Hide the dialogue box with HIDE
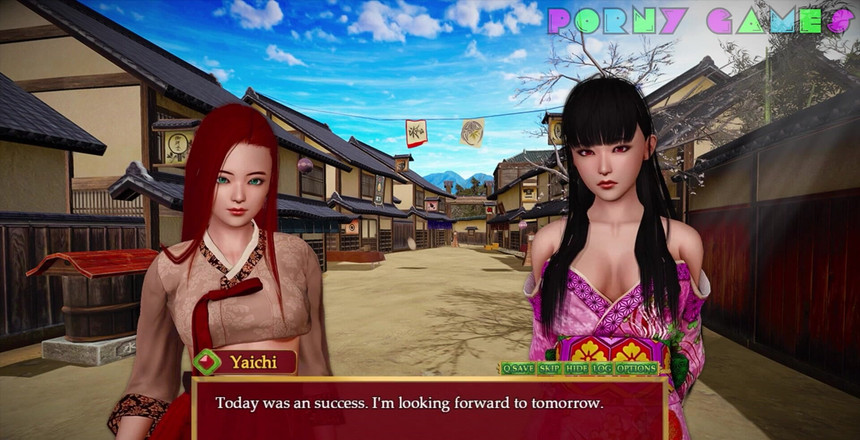The image size is (860, 440). pyautogui.click(x=576, y=368)
